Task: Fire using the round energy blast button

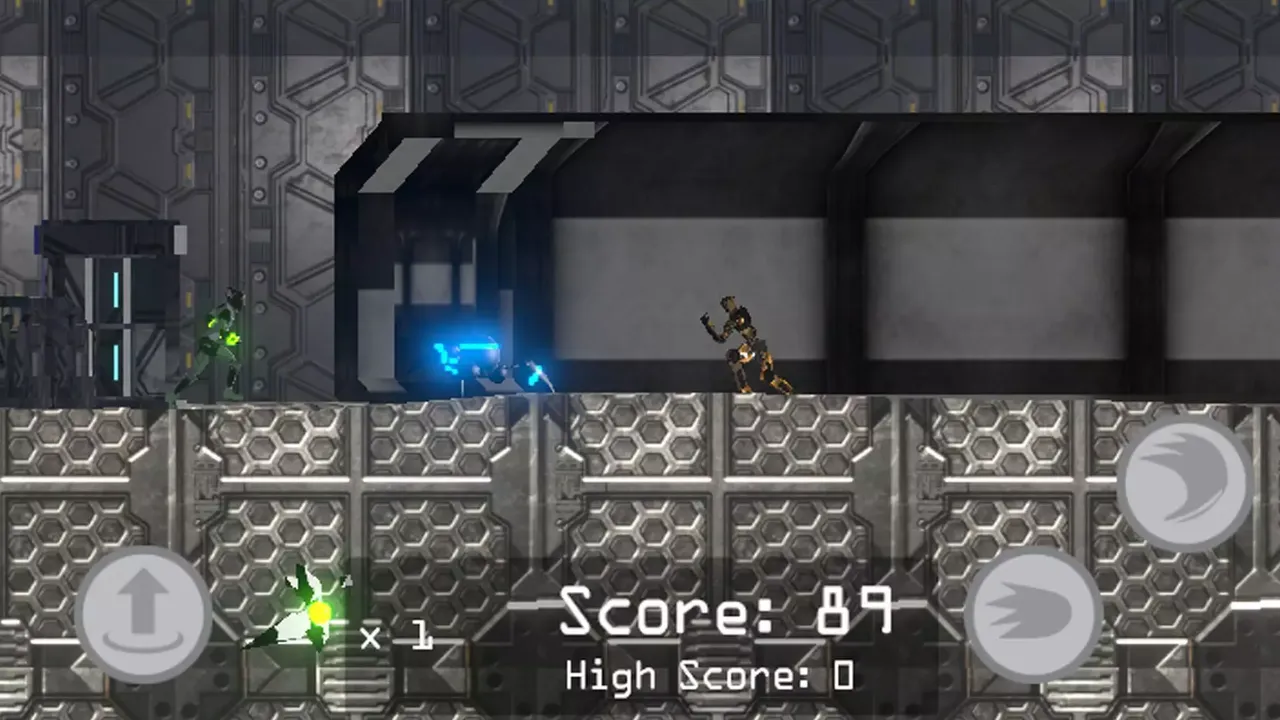Action: coord(1033,613)
